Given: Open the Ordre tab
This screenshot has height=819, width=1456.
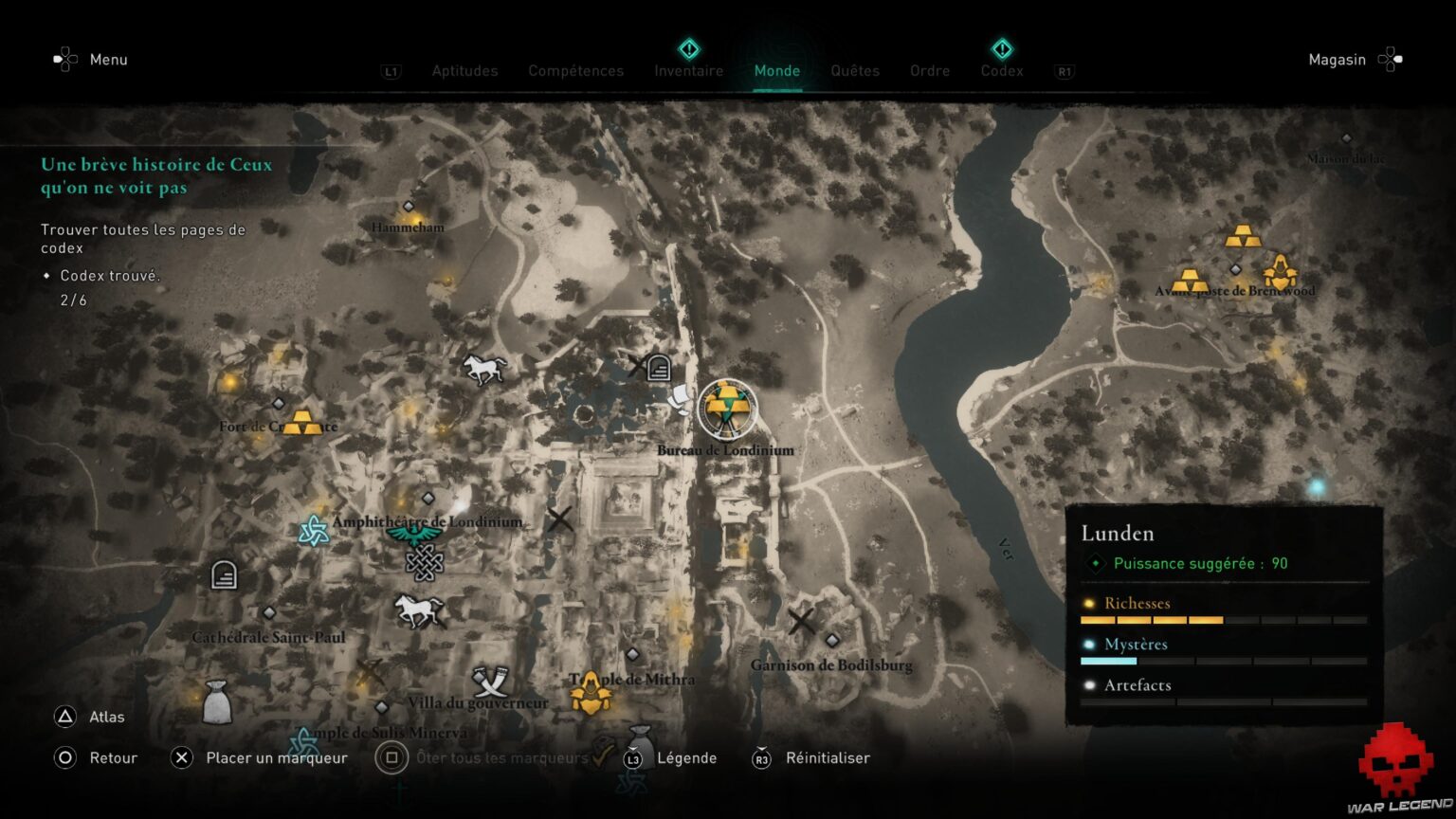Looking at the screenshot, I should [929, 71].
